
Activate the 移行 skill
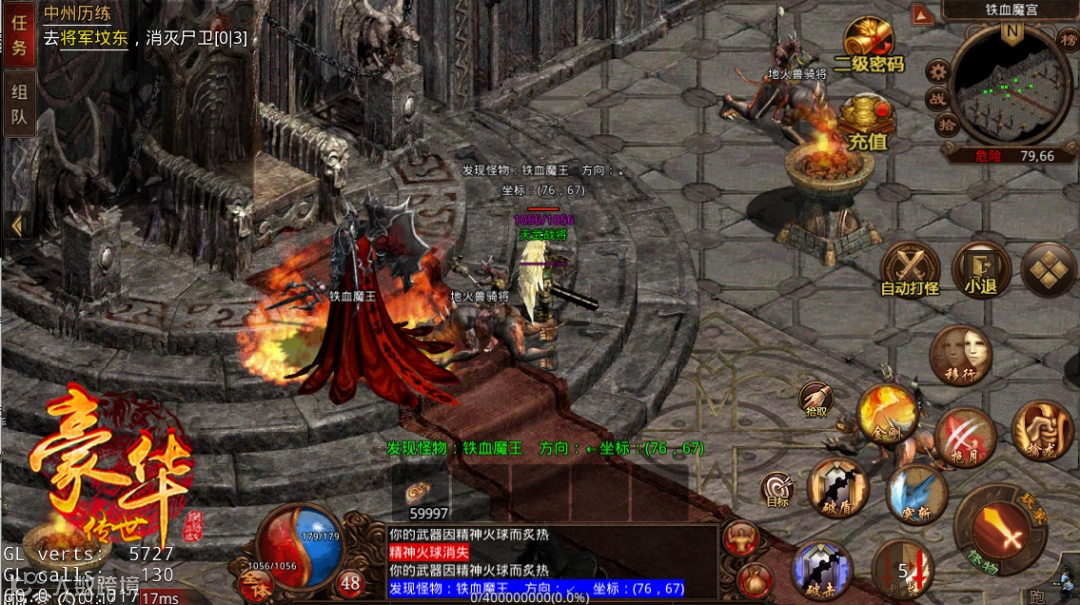pyautogui.click(x=961, y=356)
